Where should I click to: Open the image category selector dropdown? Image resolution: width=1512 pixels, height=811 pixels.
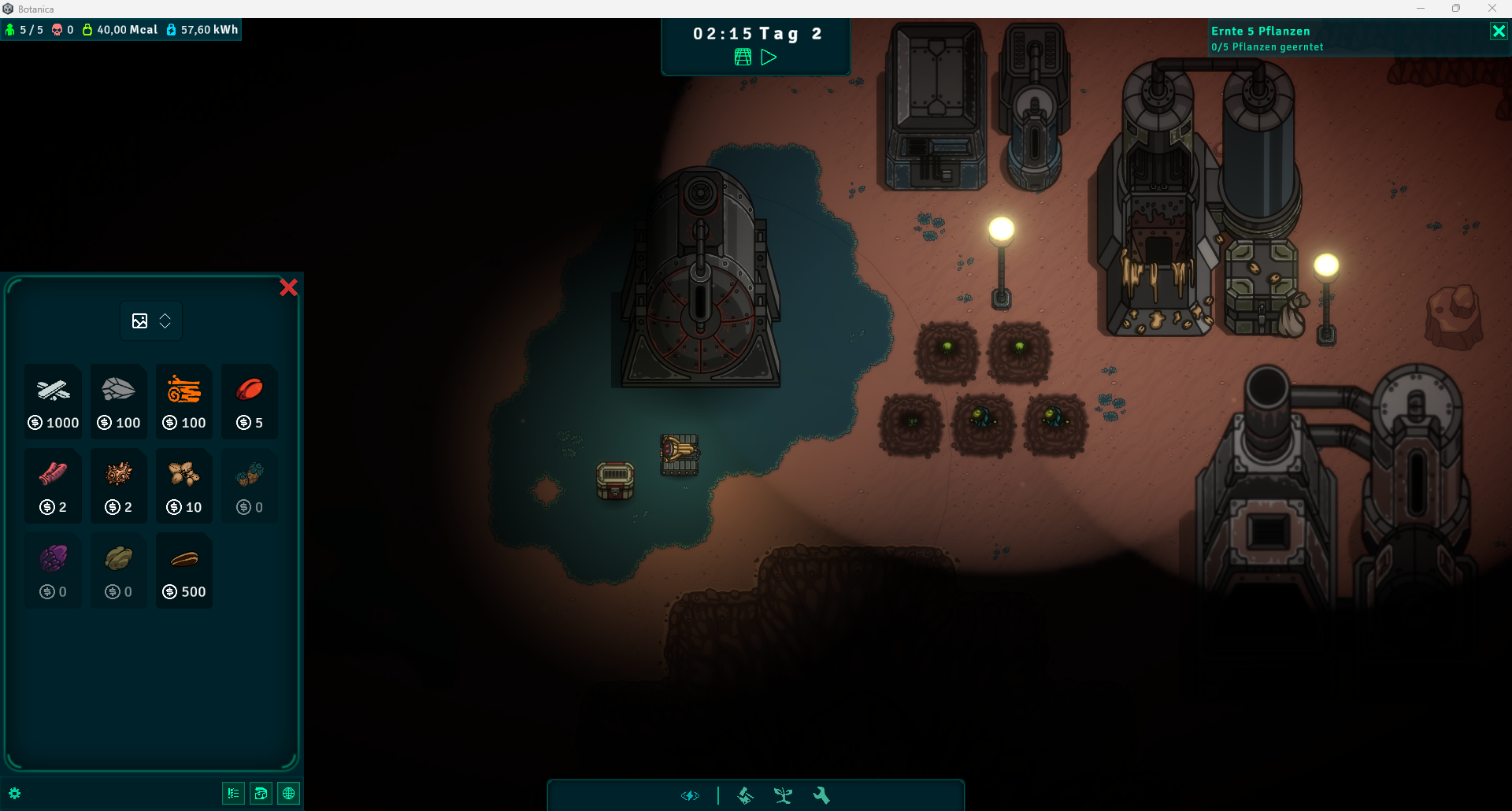pyautogui.click(x=151, y=321)
